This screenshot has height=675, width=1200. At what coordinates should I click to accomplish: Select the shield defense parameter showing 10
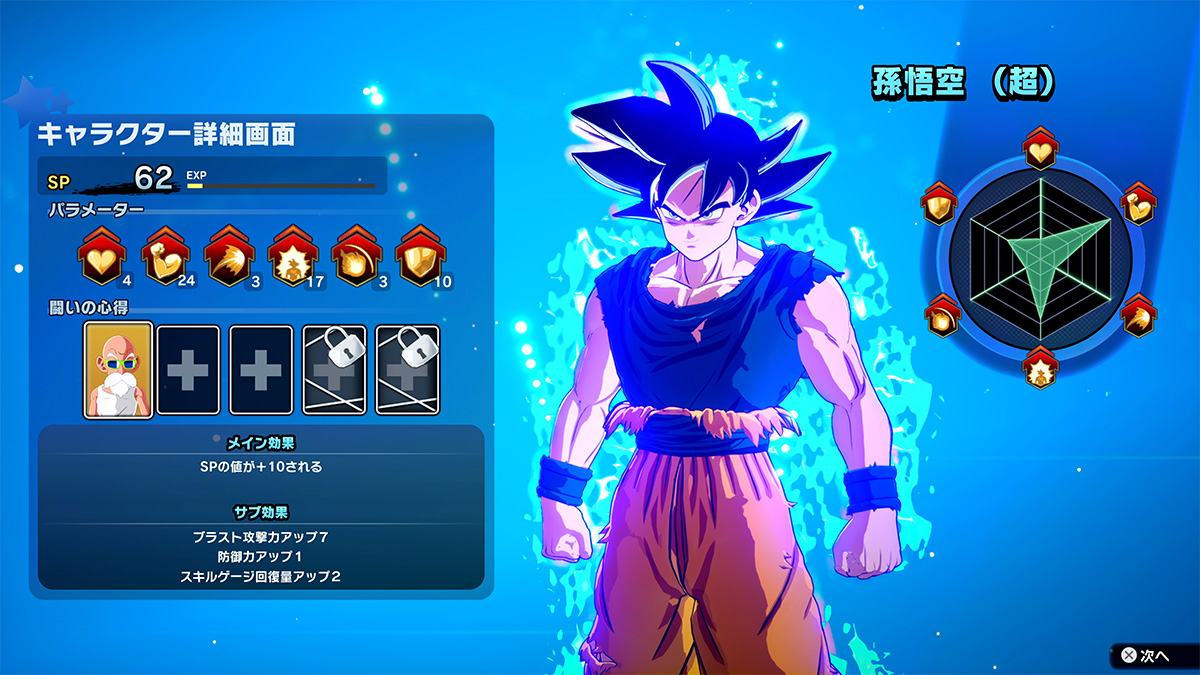tap(420, 259)
